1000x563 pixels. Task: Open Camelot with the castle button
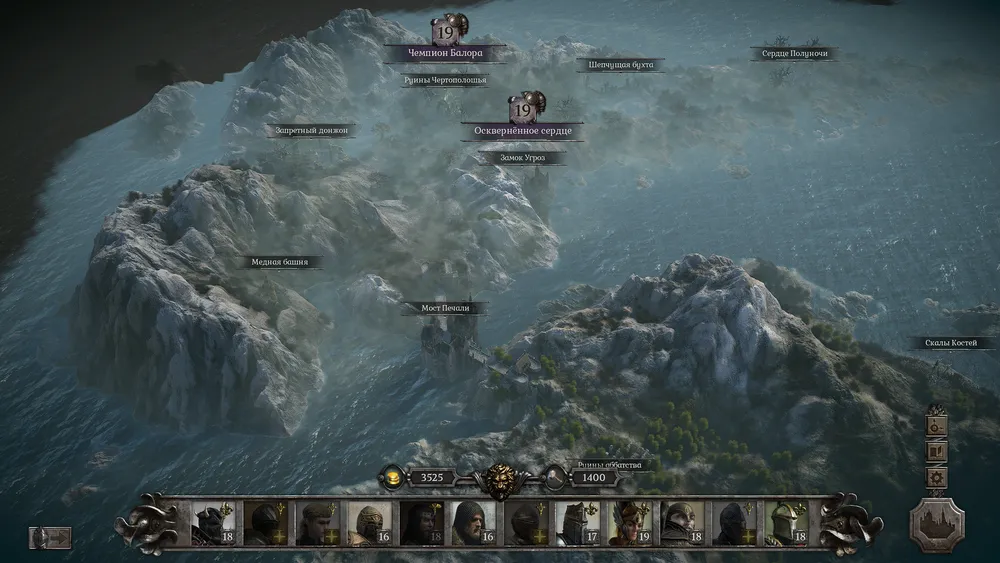click(937, 524)
